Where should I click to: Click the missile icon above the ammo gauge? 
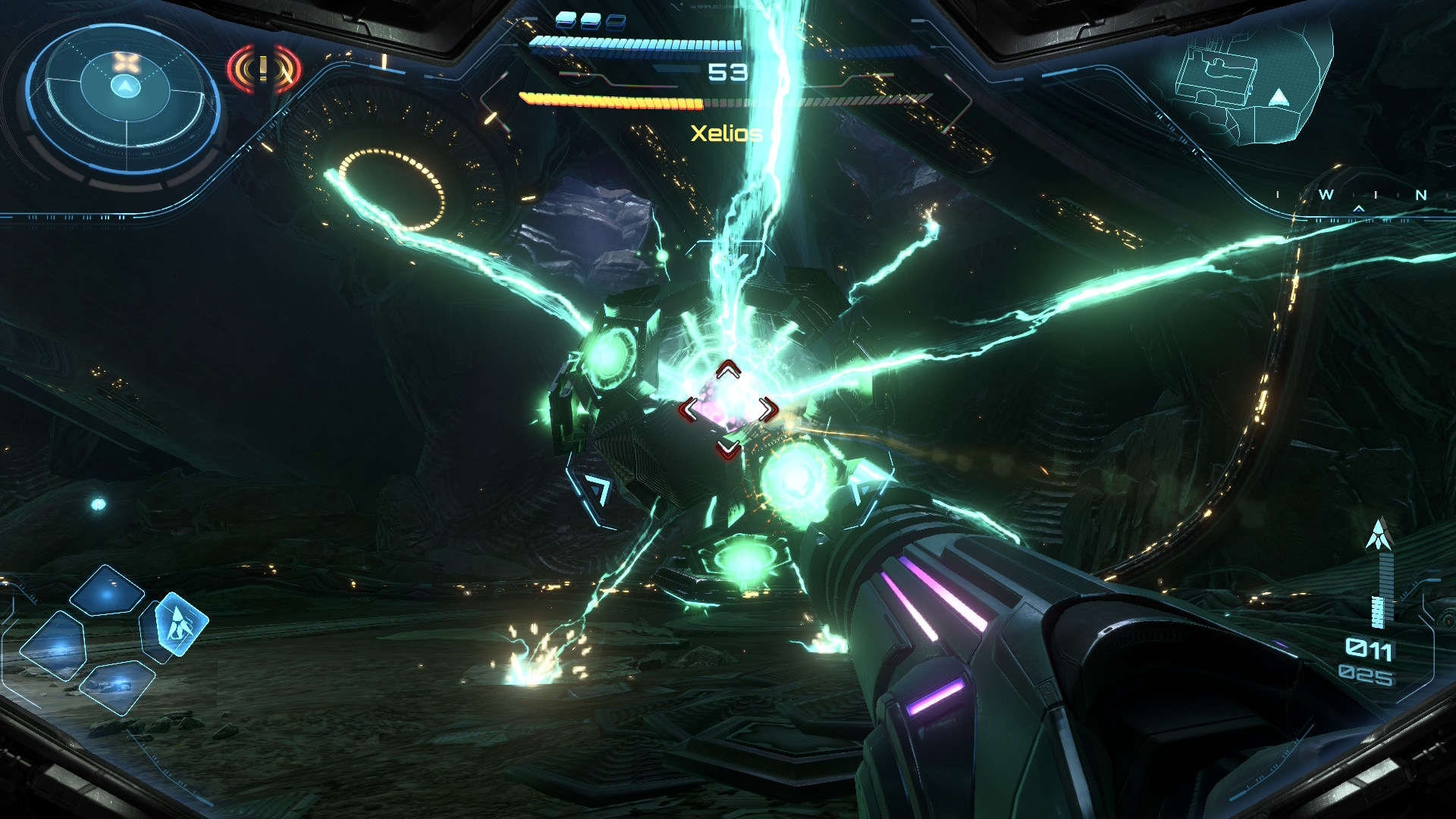coord(1379,535)
